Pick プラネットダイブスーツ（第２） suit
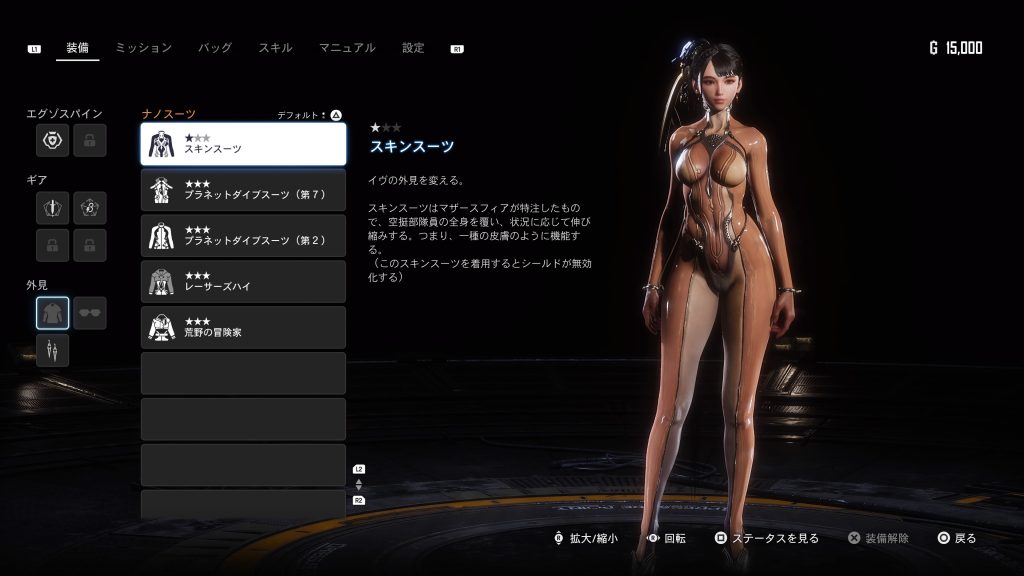Image resolution: width=1024 pixels, height=576 pixels. point(243,236)
